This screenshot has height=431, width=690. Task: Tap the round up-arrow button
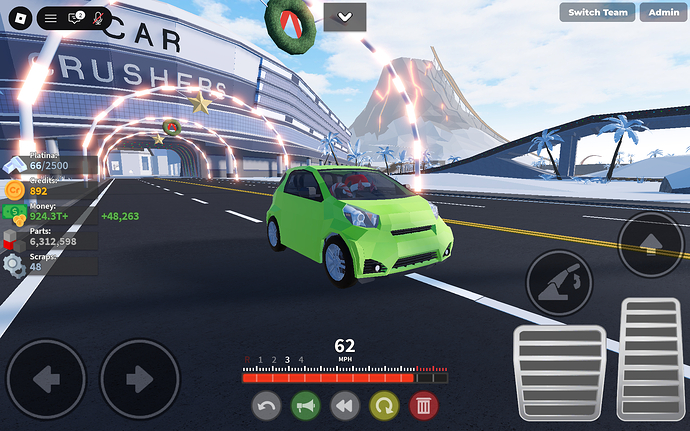[650, 245]
